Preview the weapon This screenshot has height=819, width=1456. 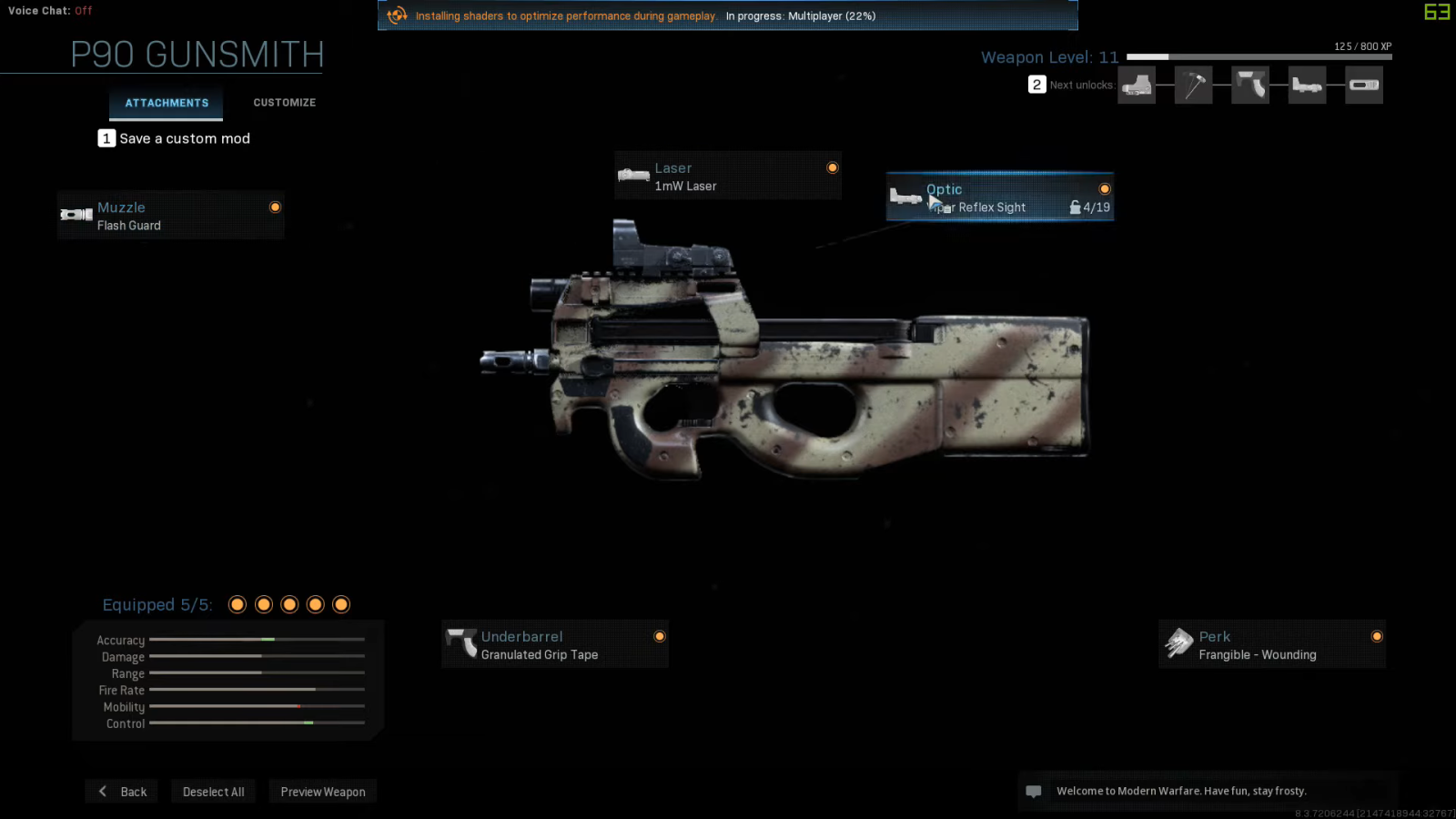[x=323, y=792]
